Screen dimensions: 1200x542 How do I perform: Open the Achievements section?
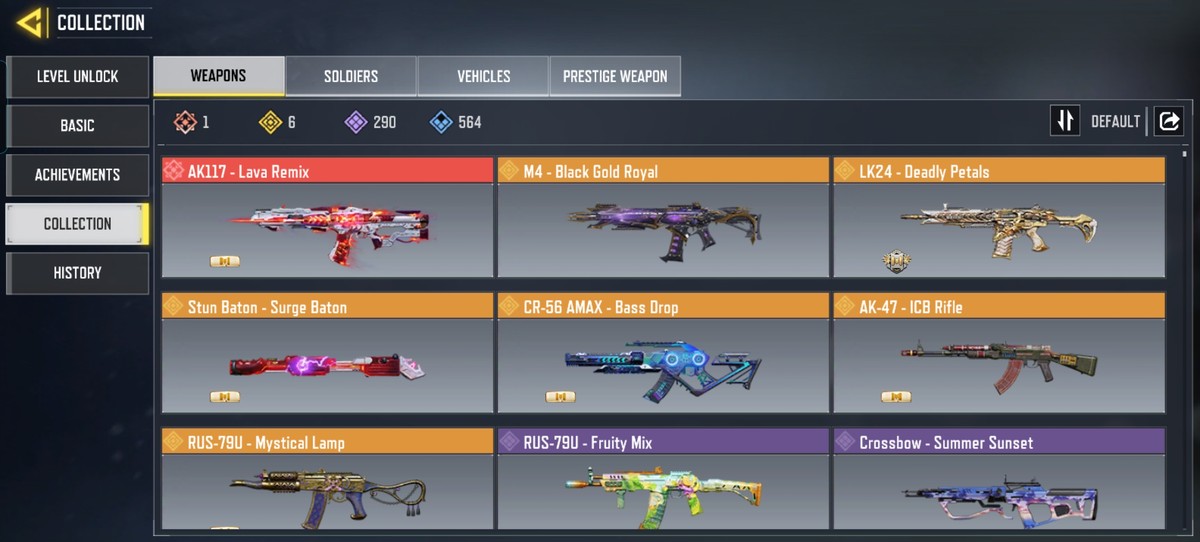pyautogui.click(x=77, y=174)
